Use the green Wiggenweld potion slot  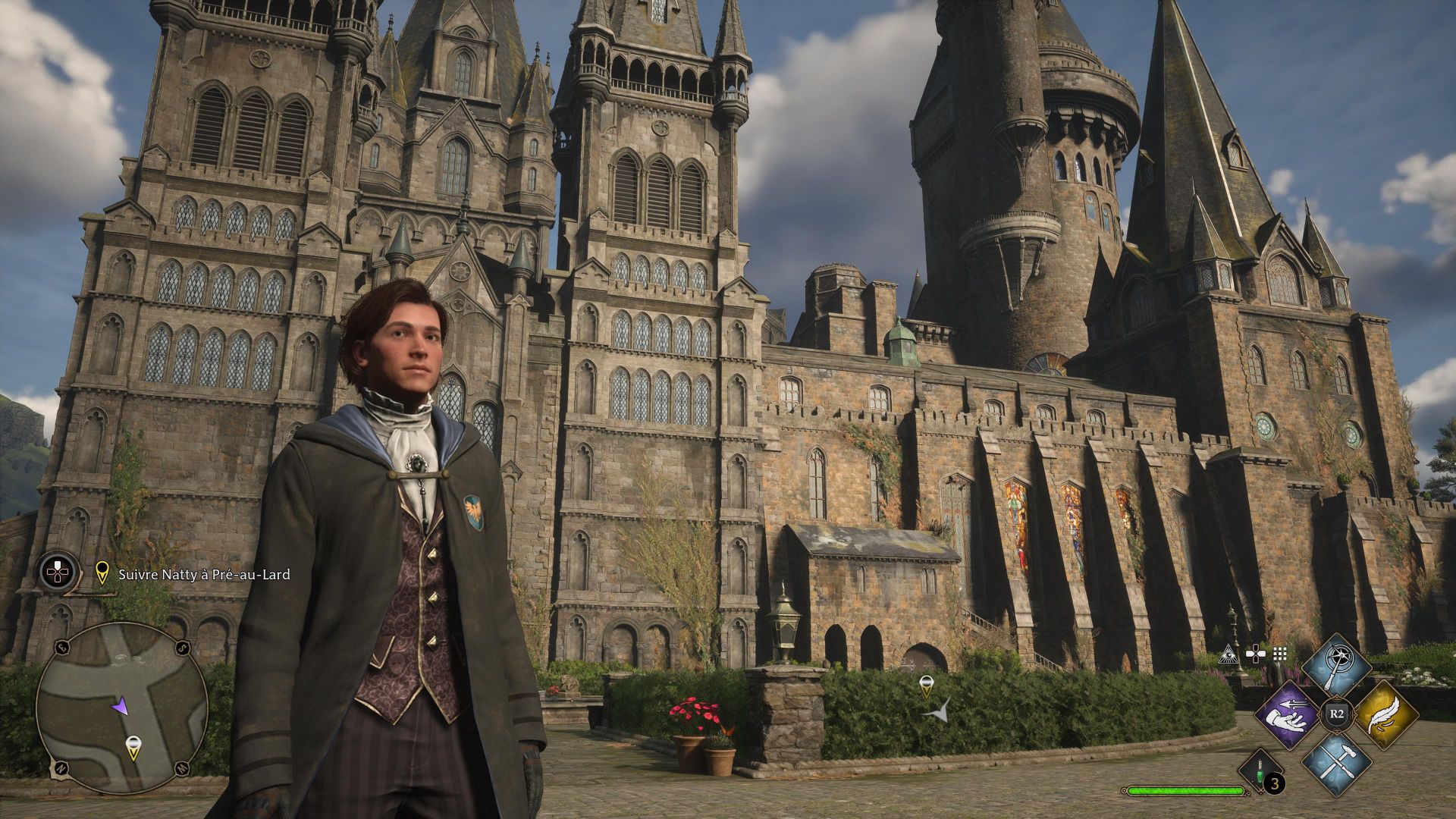point(1260,773)
